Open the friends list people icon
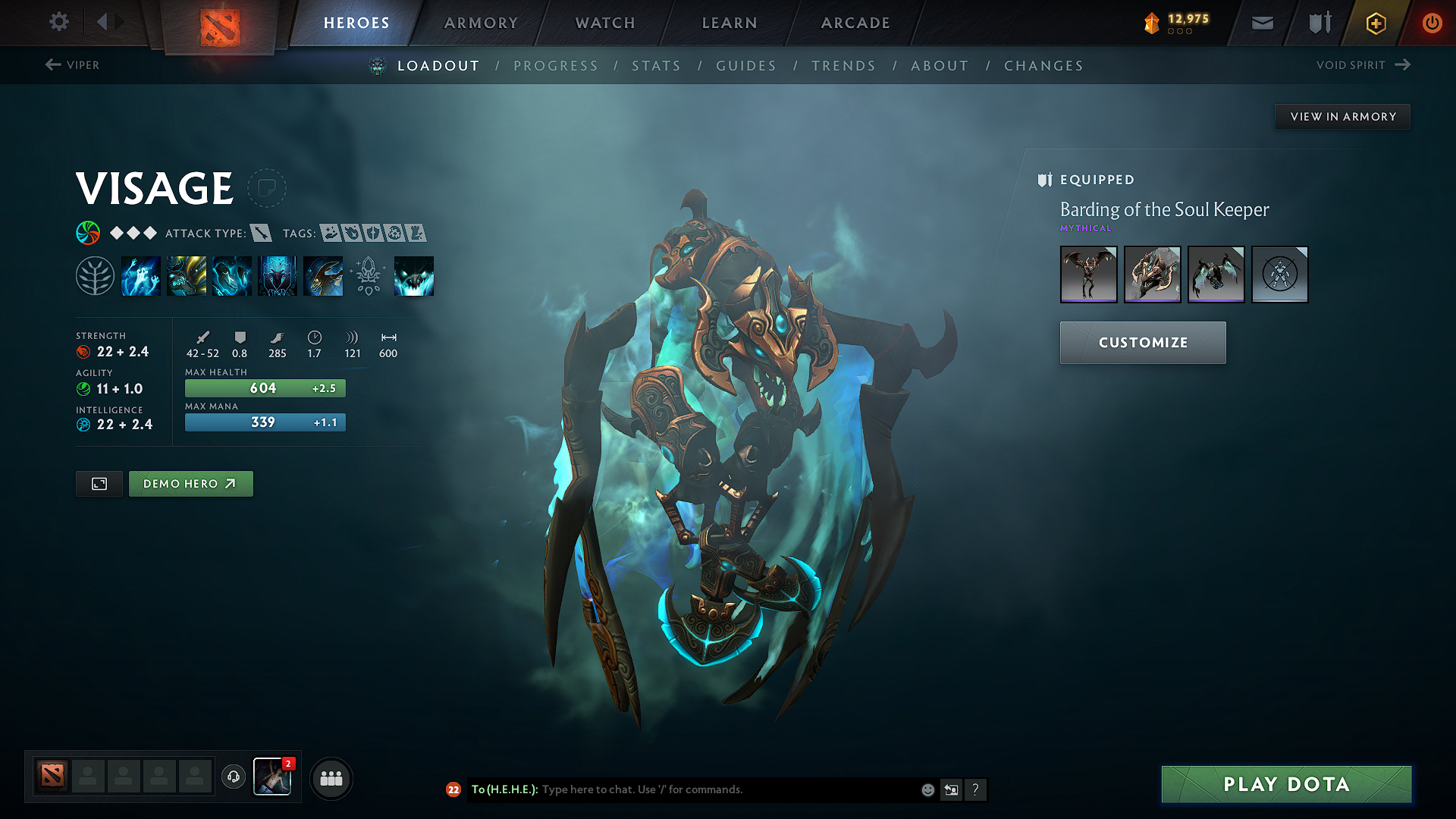This screenshot has height=819, width=1456. 331,777
